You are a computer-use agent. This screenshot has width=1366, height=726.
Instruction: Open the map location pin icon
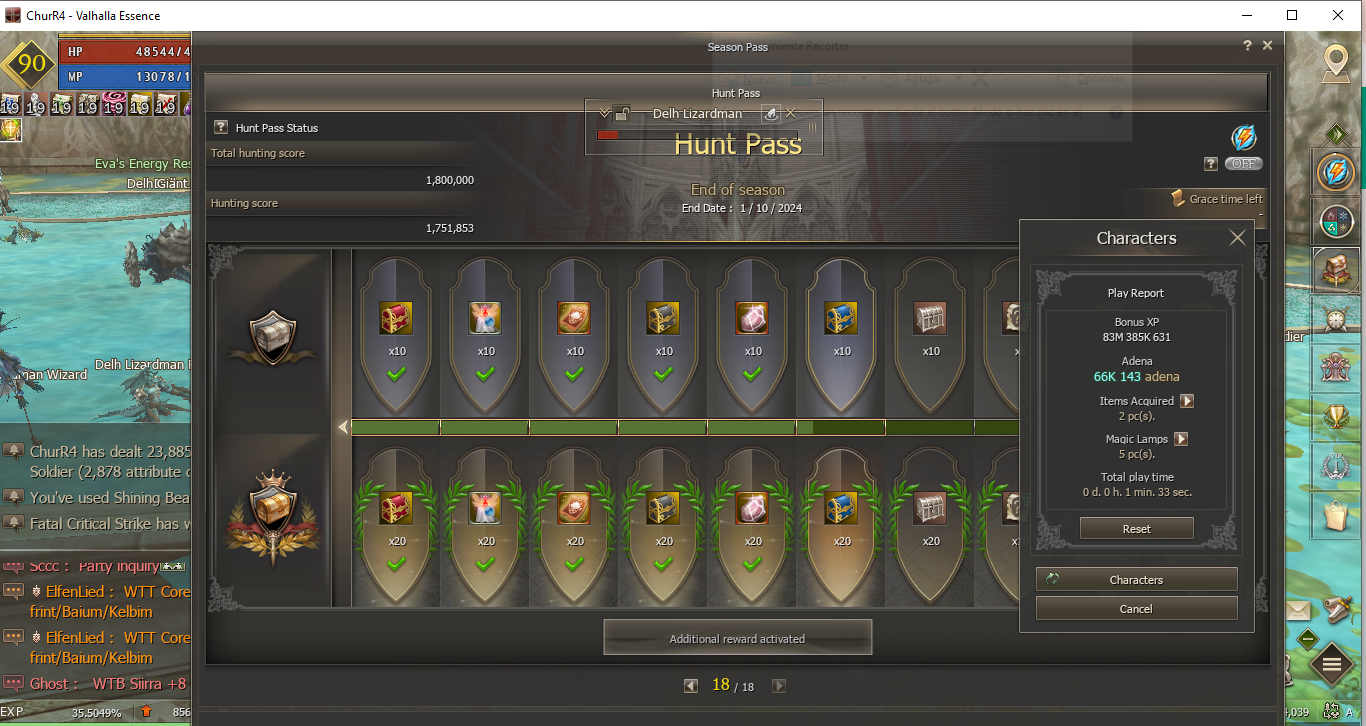[1334, 63]
